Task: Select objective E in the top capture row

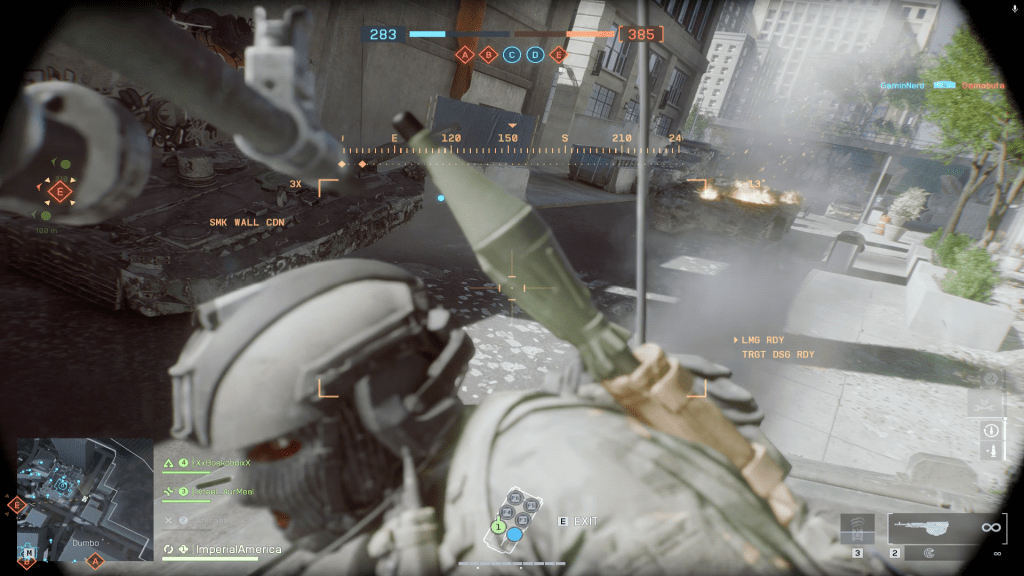Action: 558,55
